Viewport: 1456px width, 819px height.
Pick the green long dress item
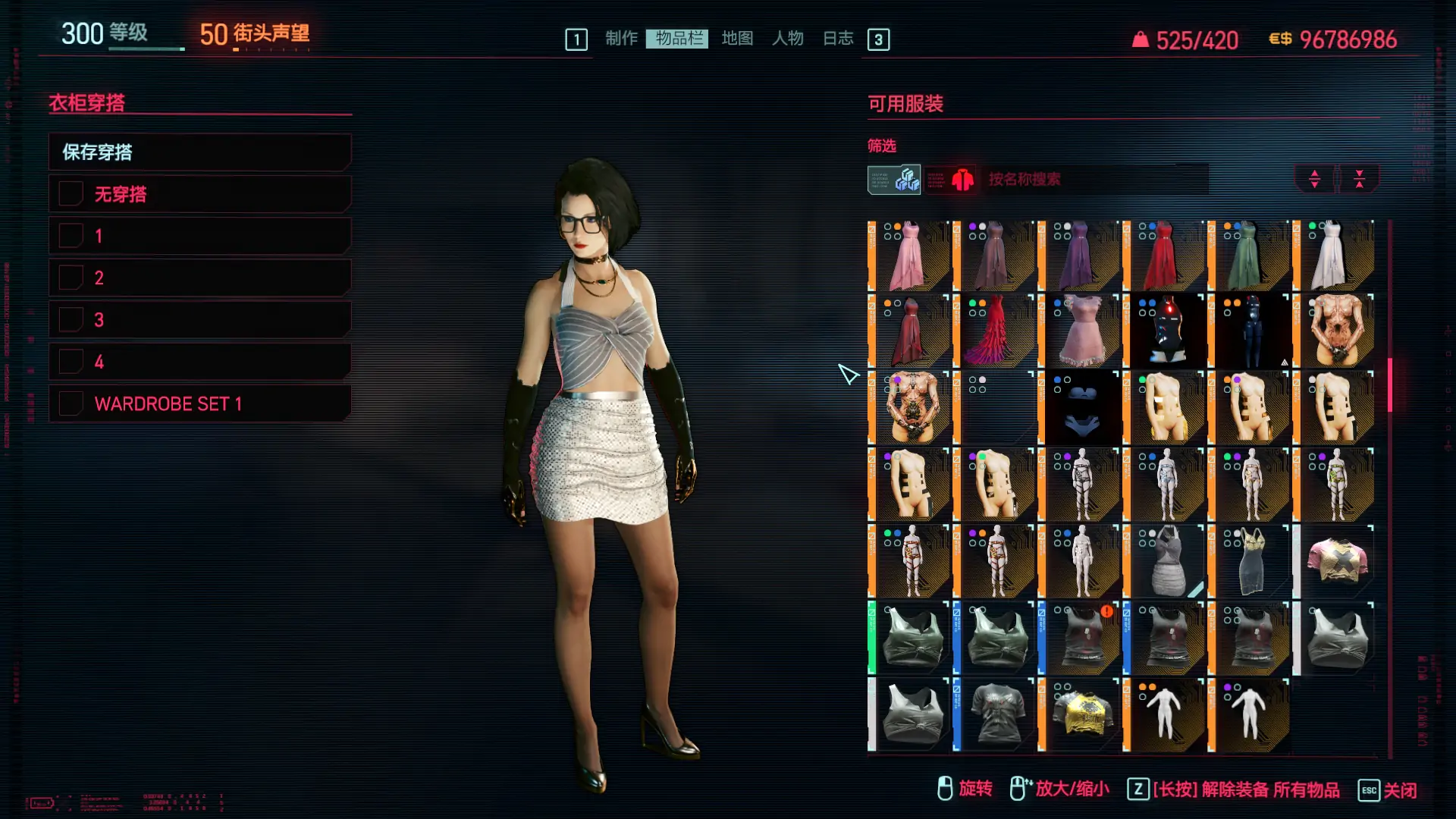coord(1249,256)
